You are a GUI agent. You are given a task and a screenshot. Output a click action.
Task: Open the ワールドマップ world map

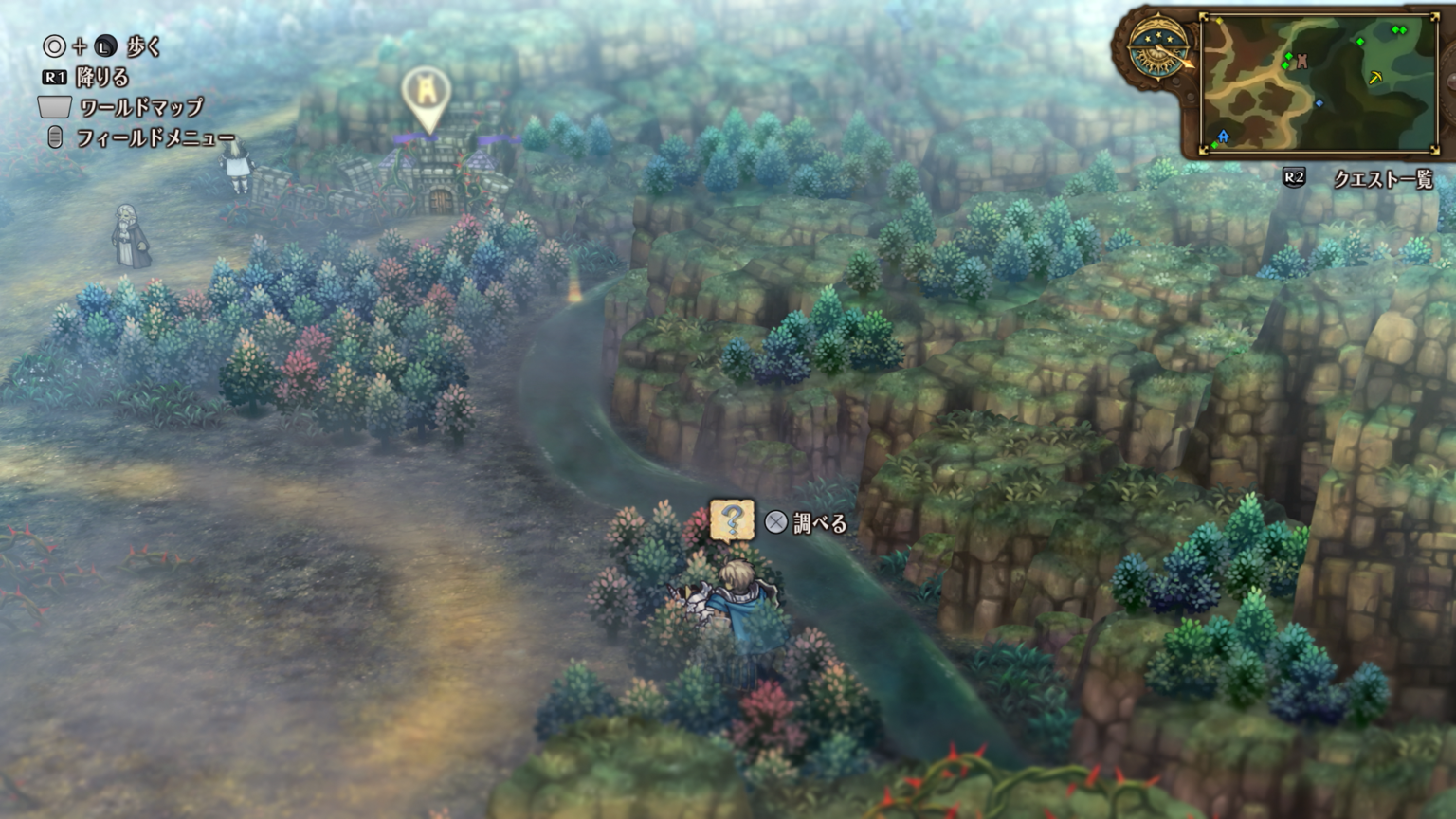tap(140, 107)
